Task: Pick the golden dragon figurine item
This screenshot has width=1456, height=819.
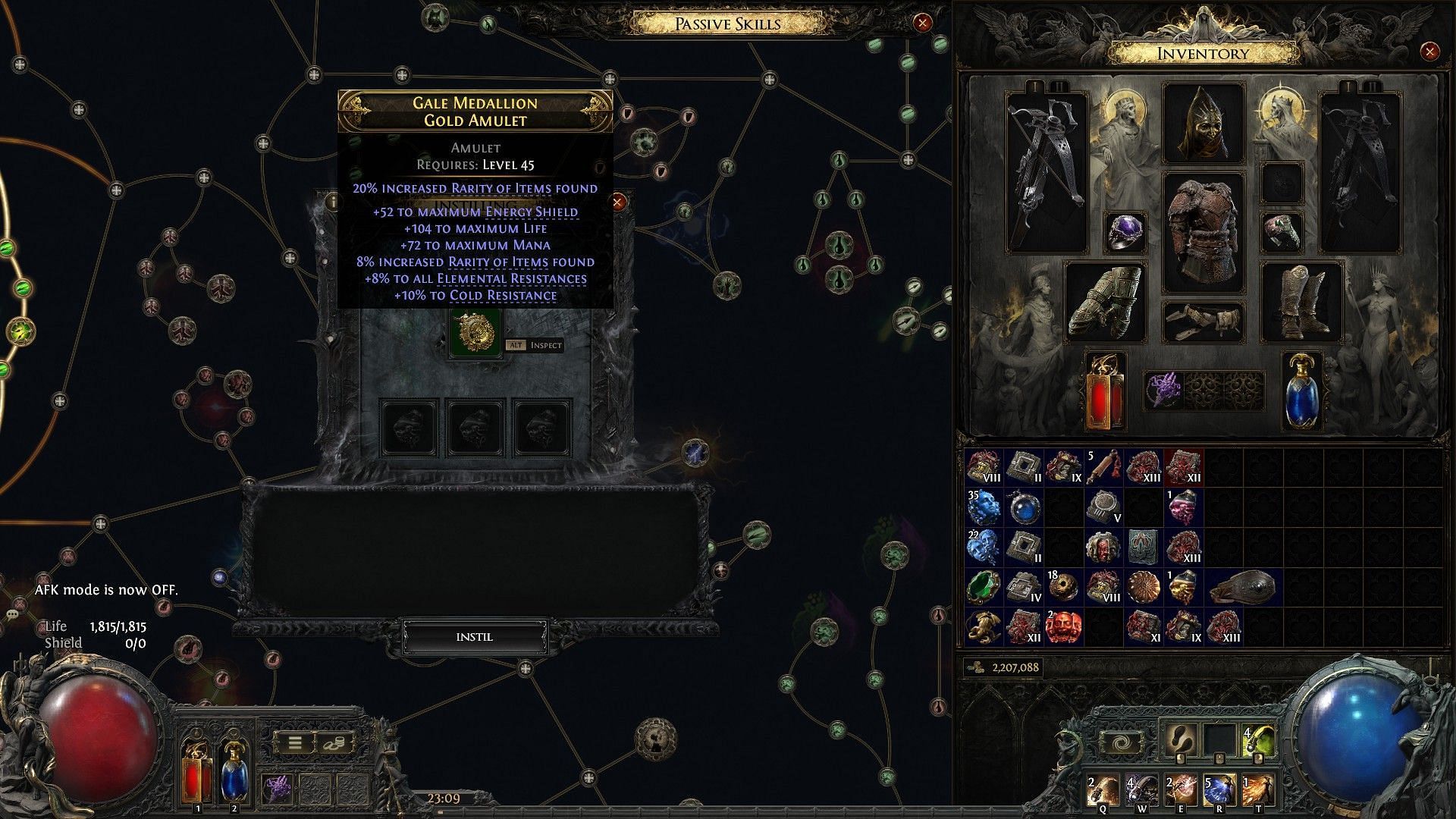Action: click(985, 627)
